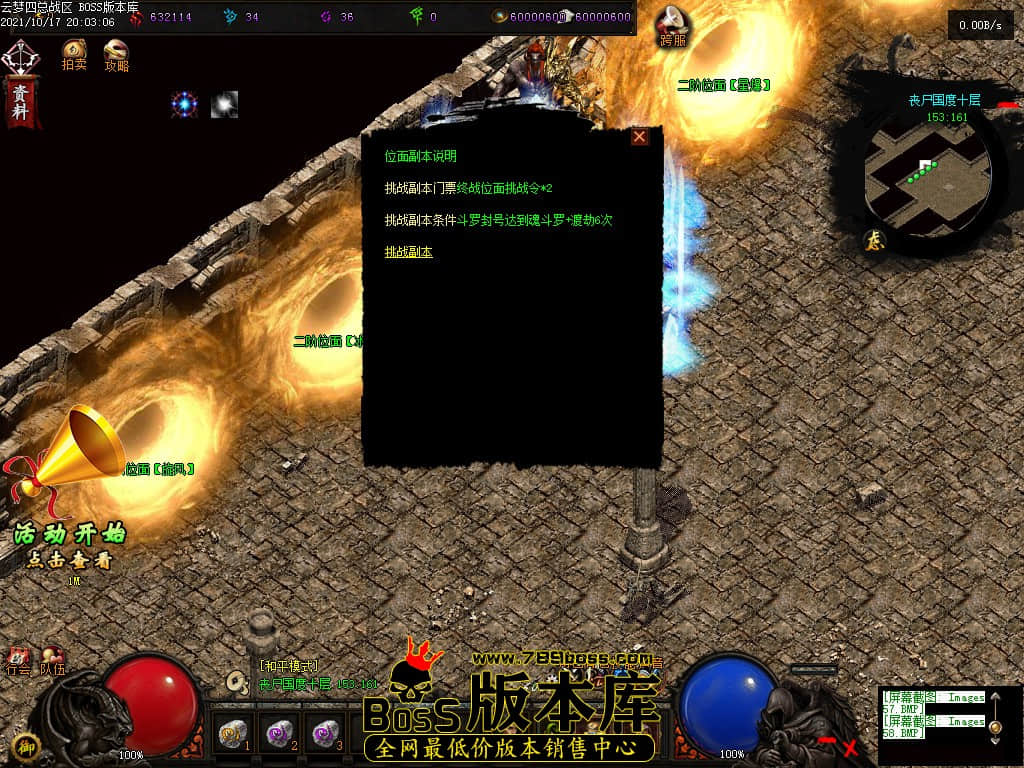The width and height of the screenshot is (1024, 768).
Task: Click the 挑战副本 link
Action: pos(409,252)
